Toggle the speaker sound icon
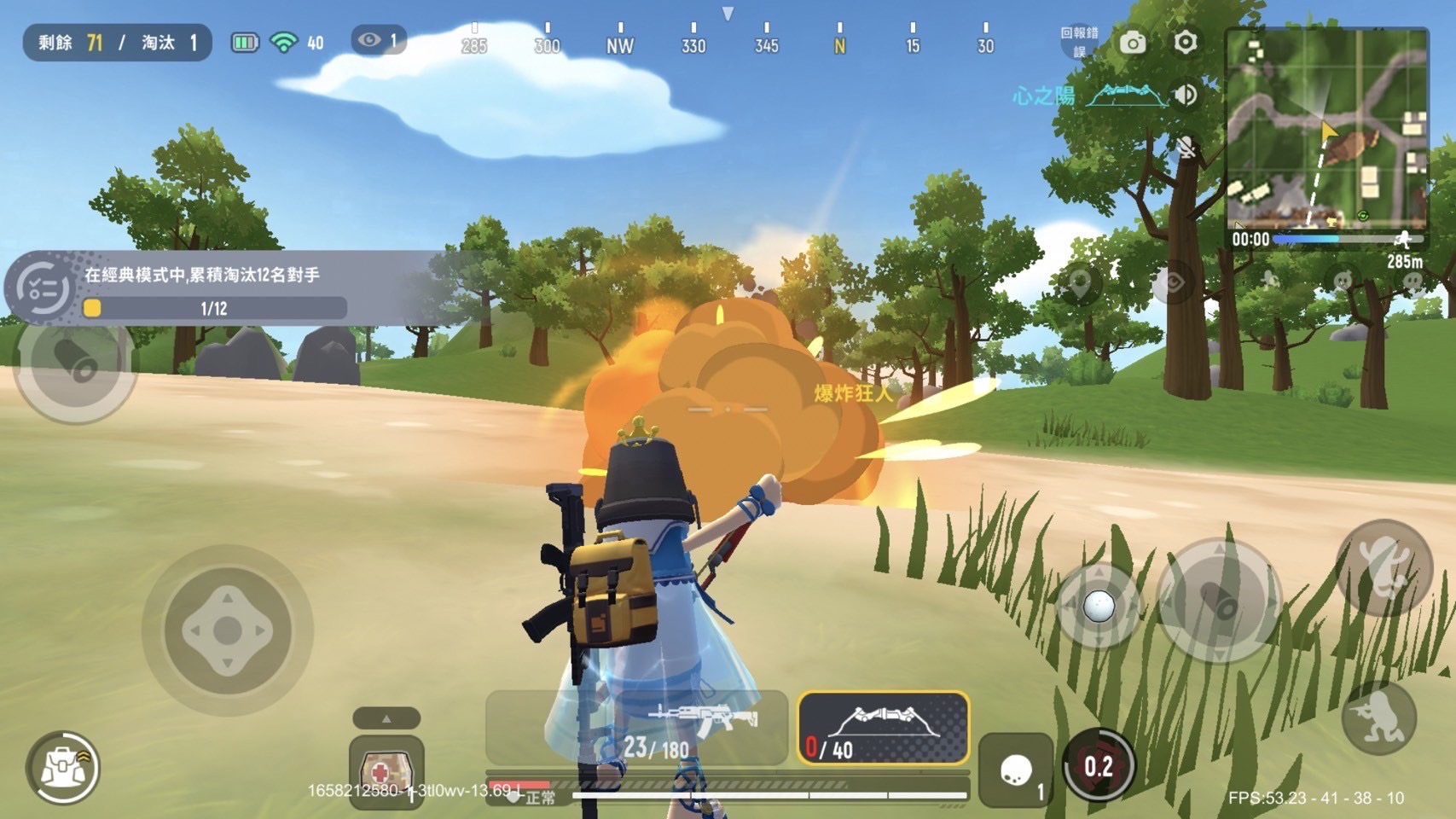This screenshot has width=1456, height=819. [1185, 95]
